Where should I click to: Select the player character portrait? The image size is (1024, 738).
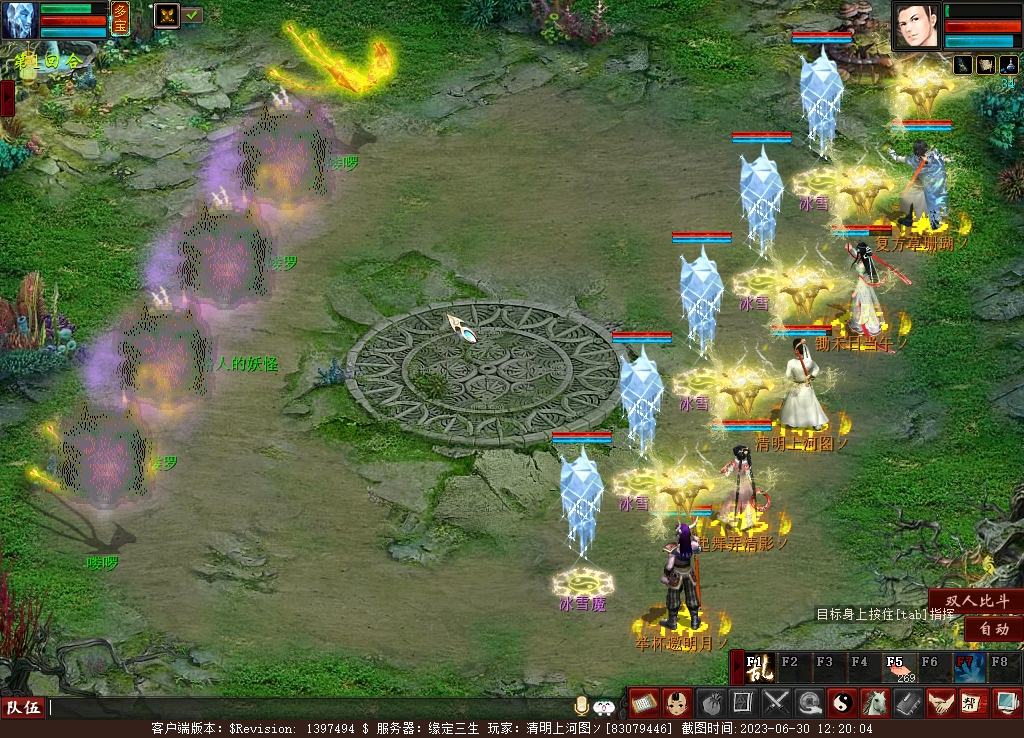coord(917,26)
